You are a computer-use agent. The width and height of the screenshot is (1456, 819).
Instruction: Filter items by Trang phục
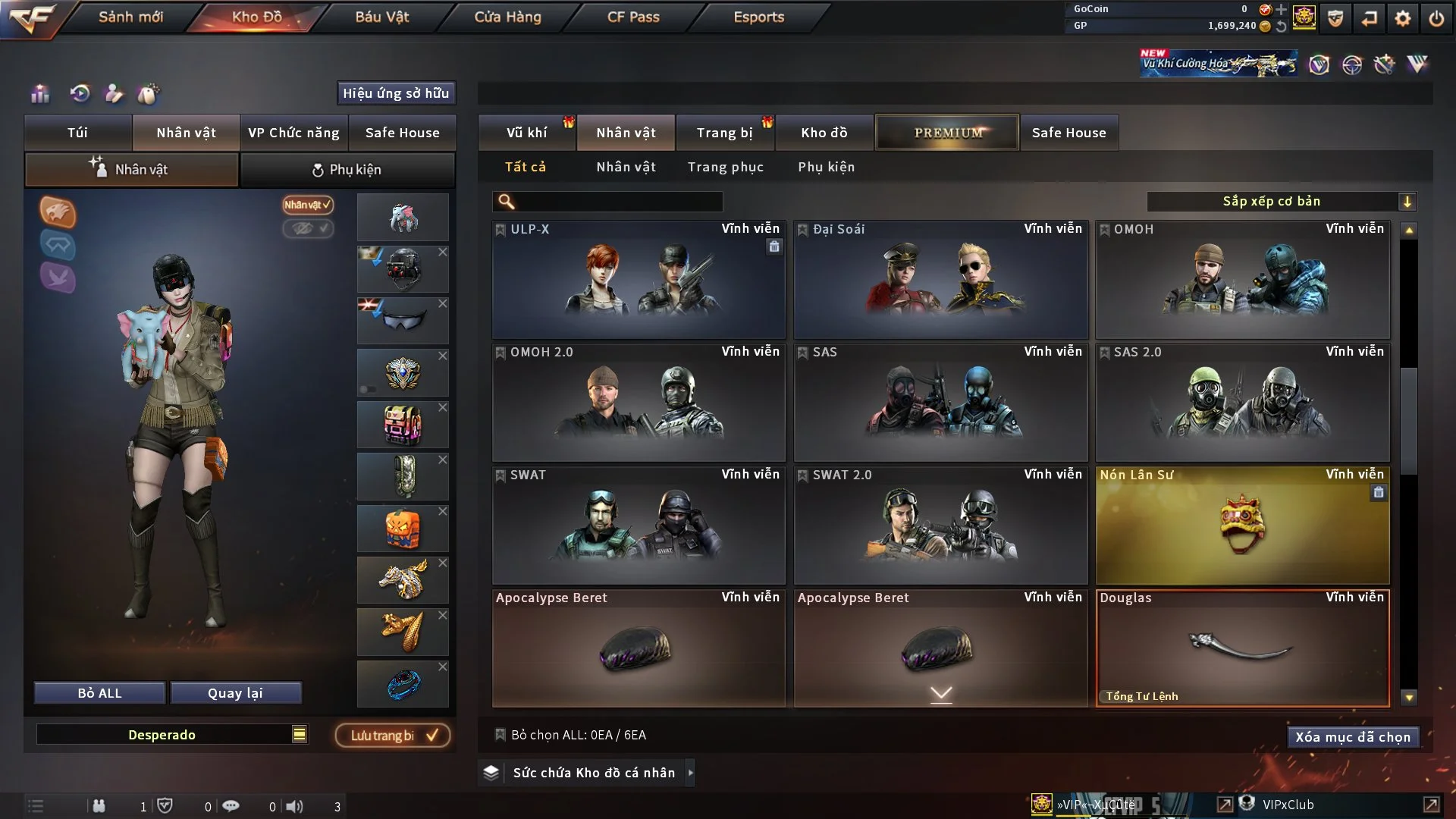tap(725, 167)
